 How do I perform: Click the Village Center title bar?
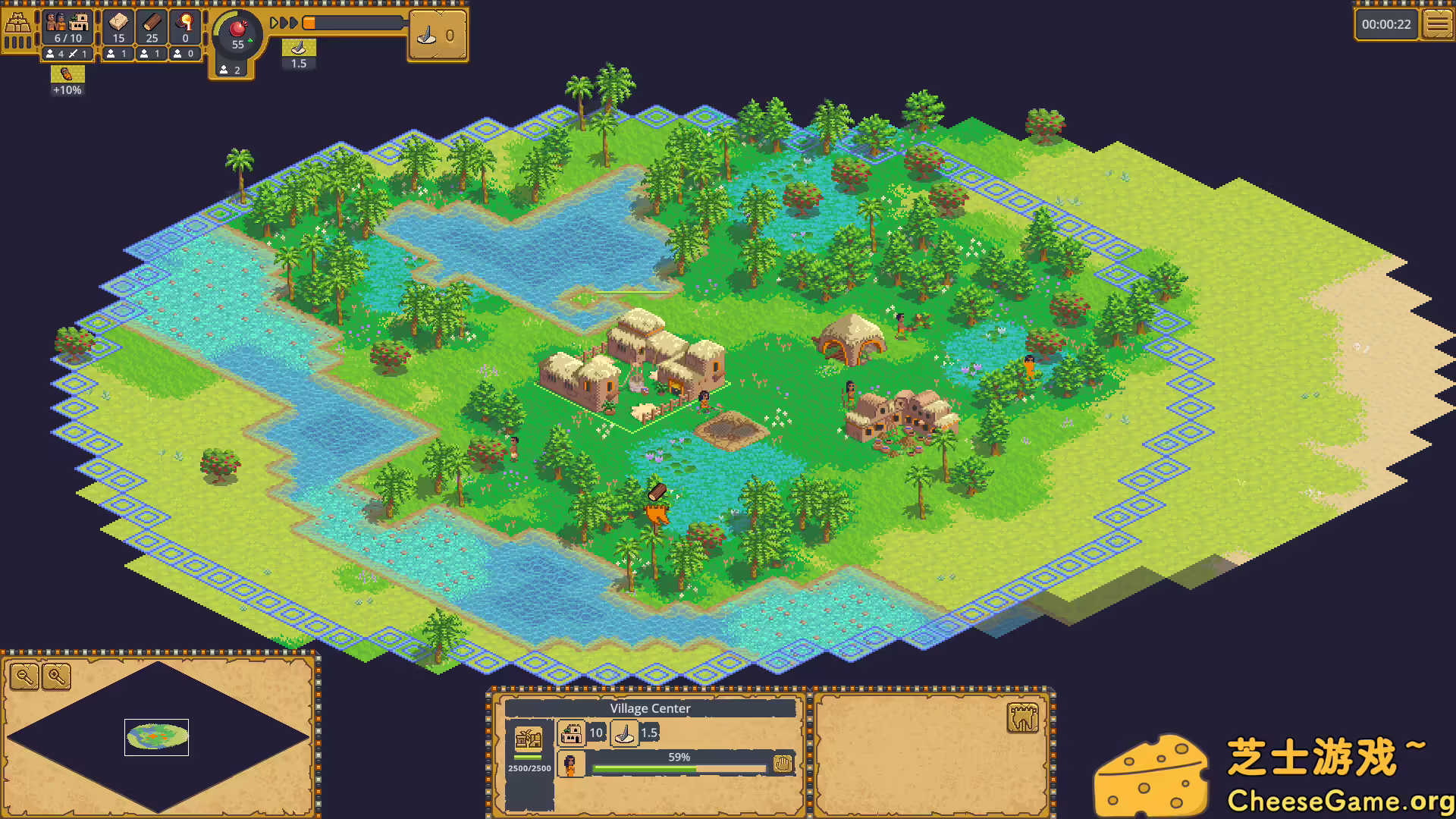click(650, 708)
